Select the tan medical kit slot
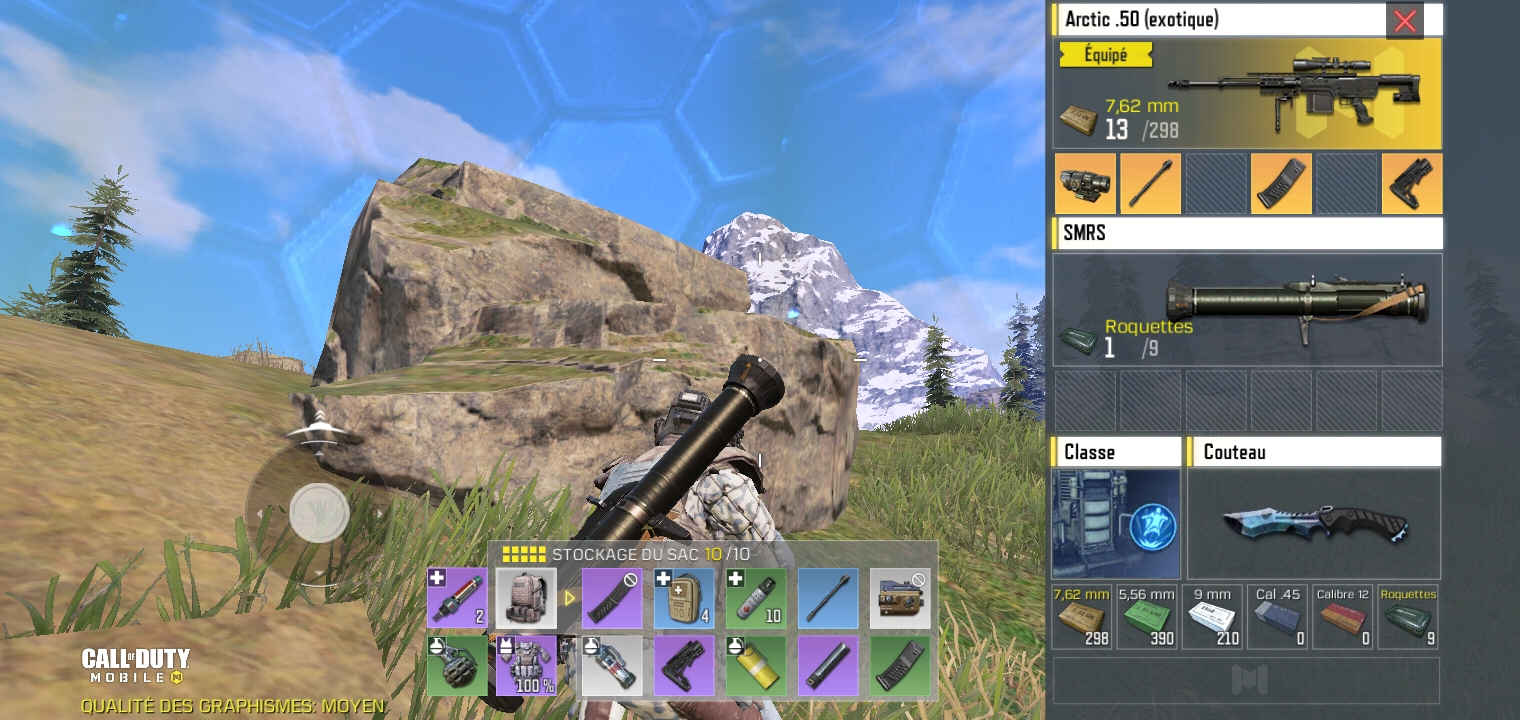The height and width of the screenshot is (720, 1520). pyautogui.click(x=684, y=598)
